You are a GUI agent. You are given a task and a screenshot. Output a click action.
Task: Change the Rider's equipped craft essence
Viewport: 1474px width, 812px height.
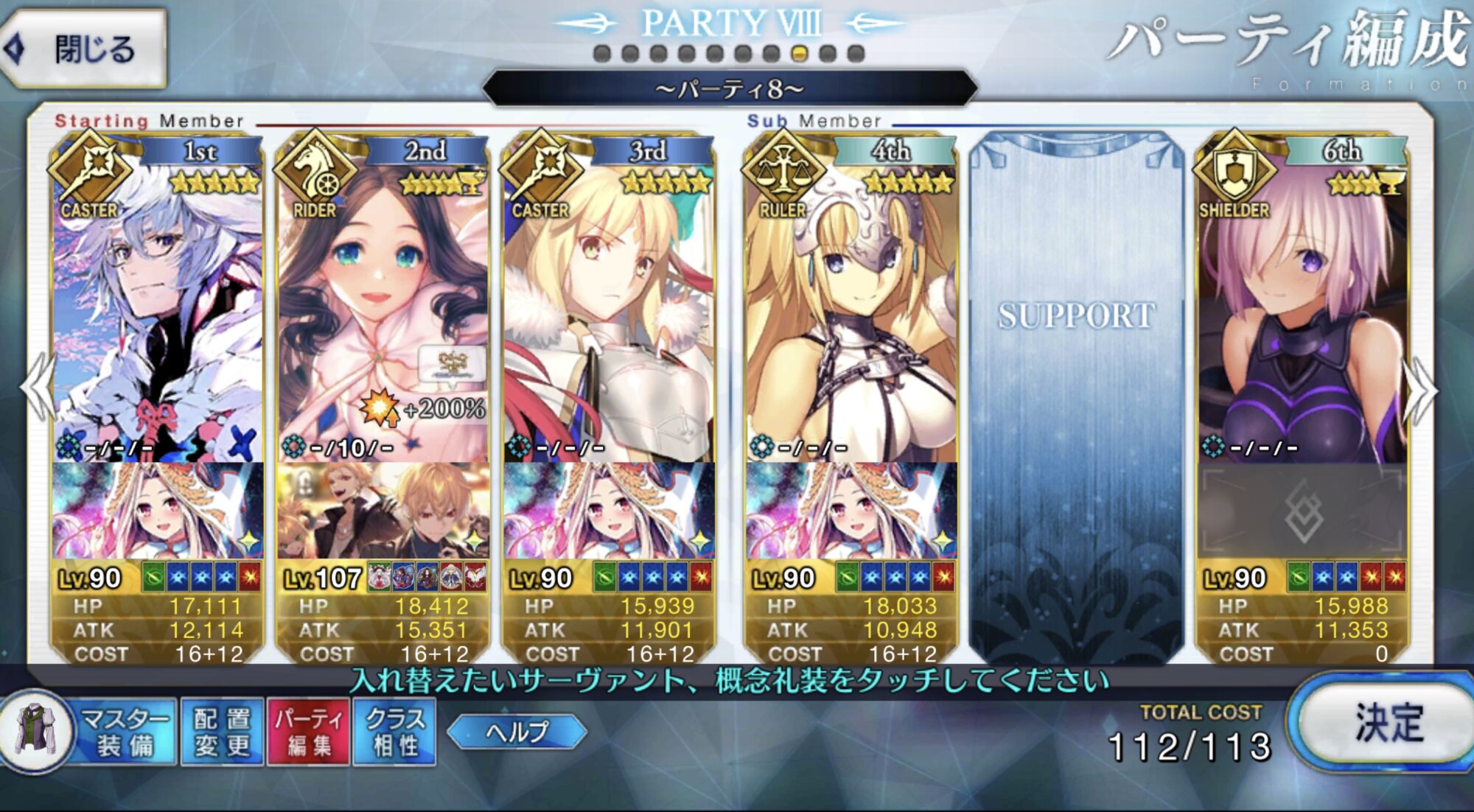pyautogui.click(x=383, y=511)
